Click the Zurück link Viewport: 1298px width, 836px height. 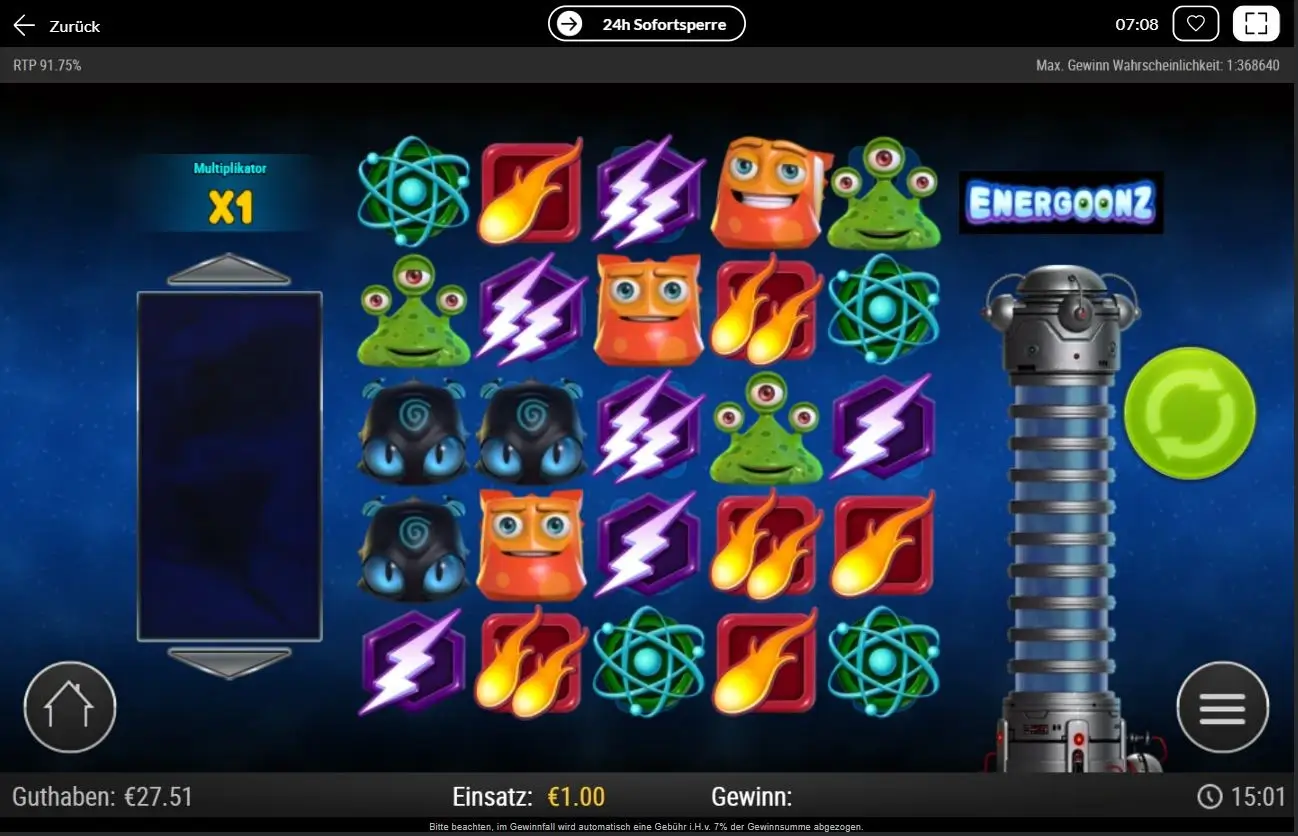click(74, 26)
